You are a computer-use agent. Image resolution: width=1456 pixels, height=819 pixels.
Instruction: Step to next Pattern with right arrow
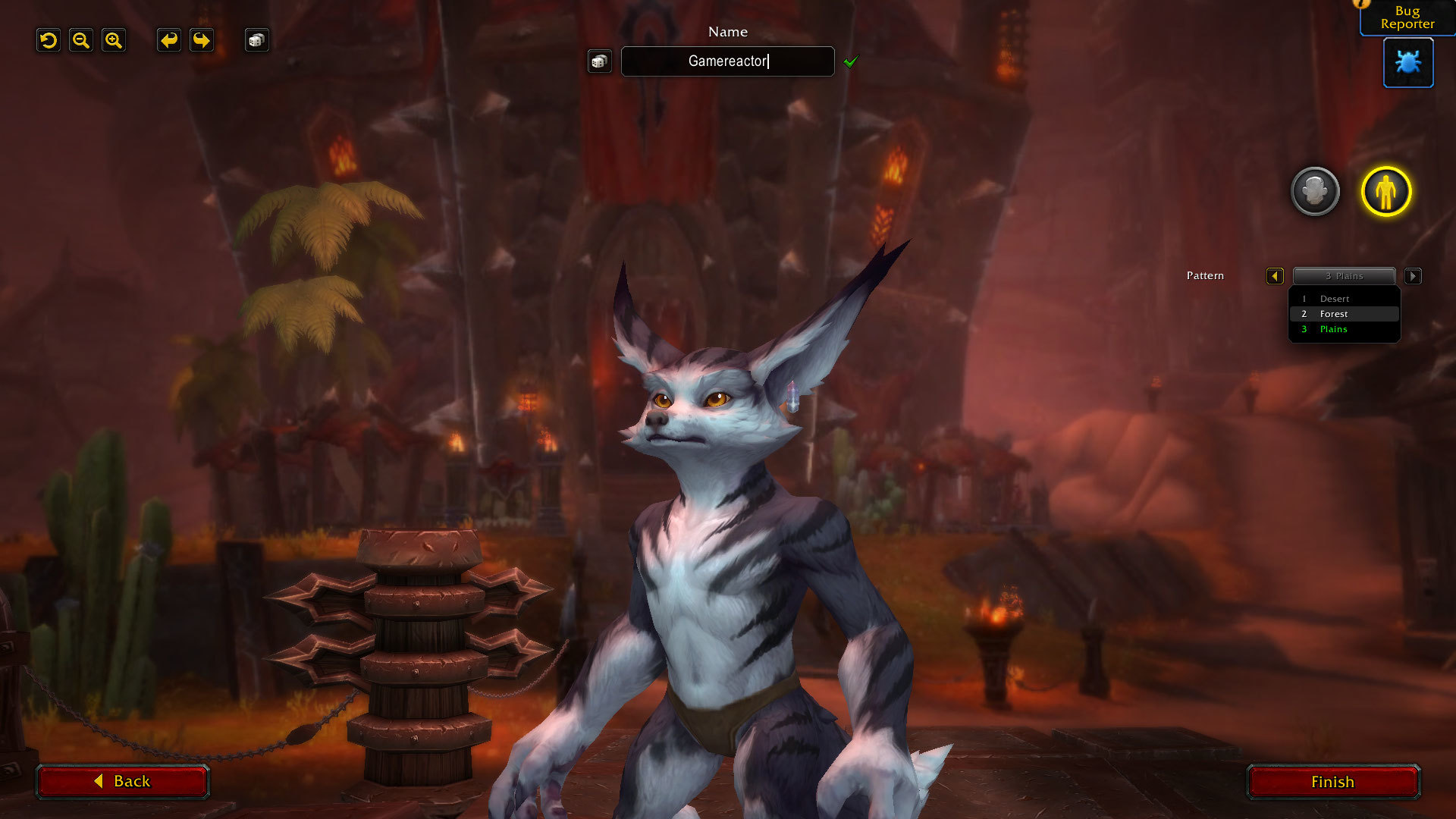pos(1413,276)
